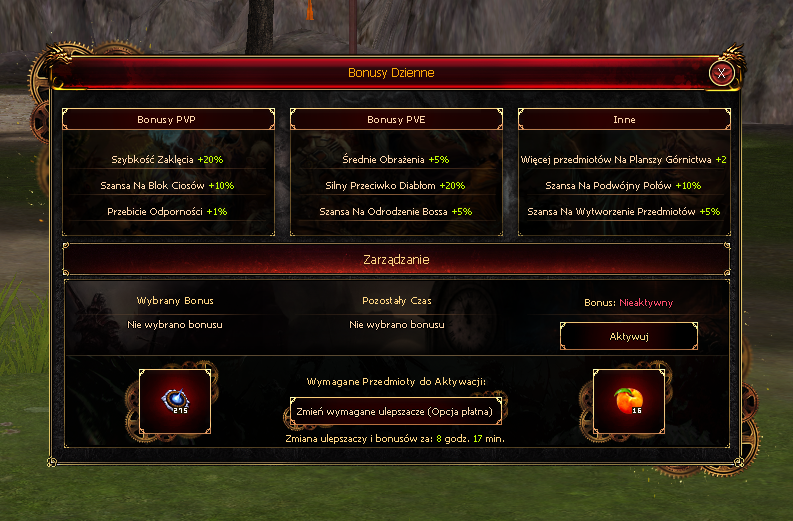Image resolution: width=793 pixels, height=521 pixels.
Task: Choose Szansa Na Odrodzenie Bossa +5%
Action: tap(396, 211)
